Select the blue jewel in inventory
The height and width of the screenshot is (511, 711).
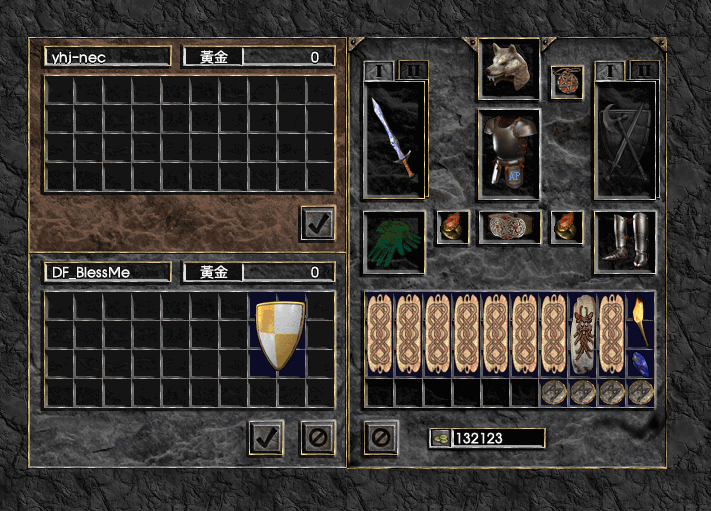(640, 363)
